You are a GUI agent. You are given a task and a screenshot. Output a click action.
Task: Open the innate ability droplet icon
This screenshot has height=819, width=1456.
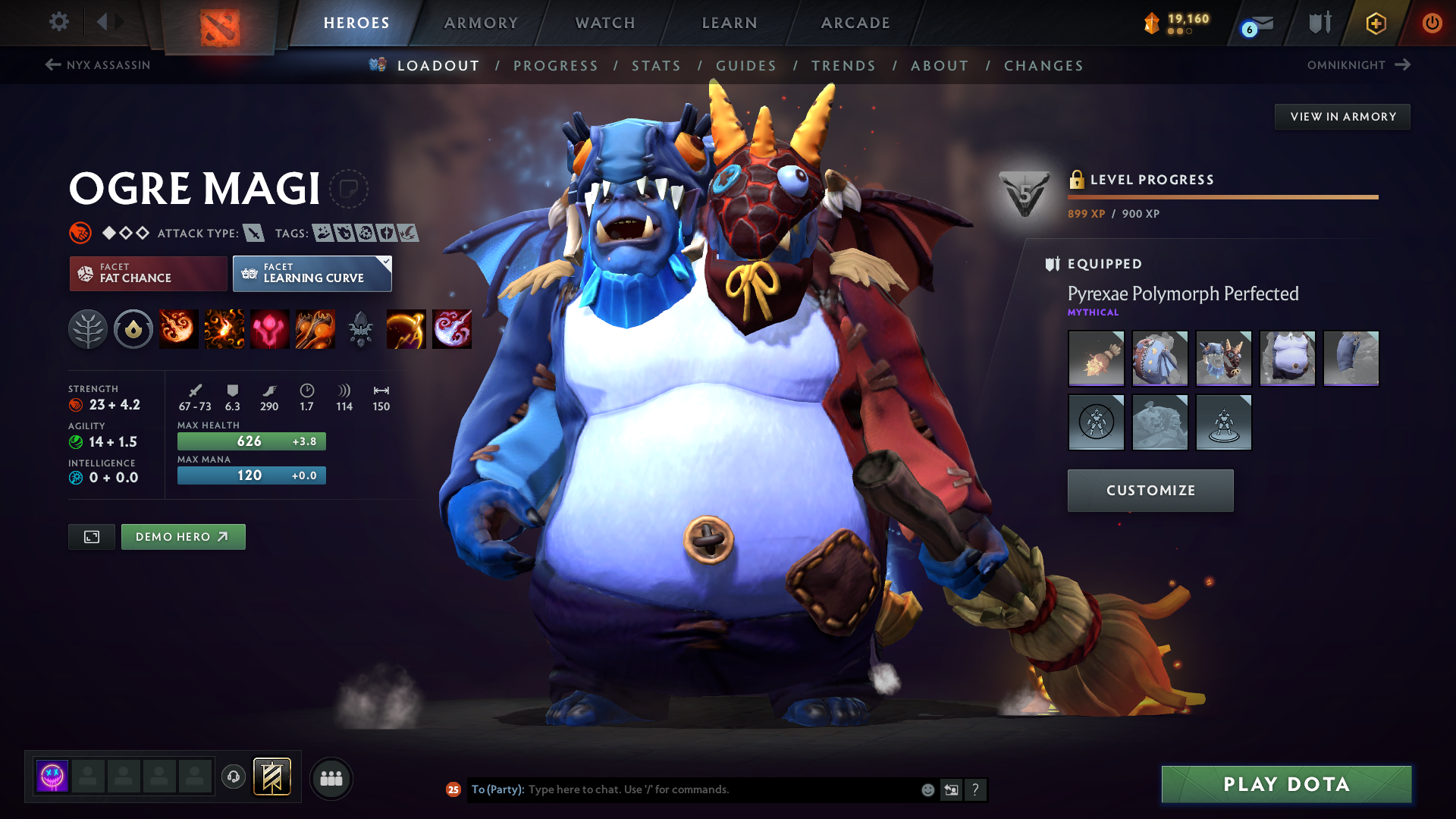pos(133,328)
